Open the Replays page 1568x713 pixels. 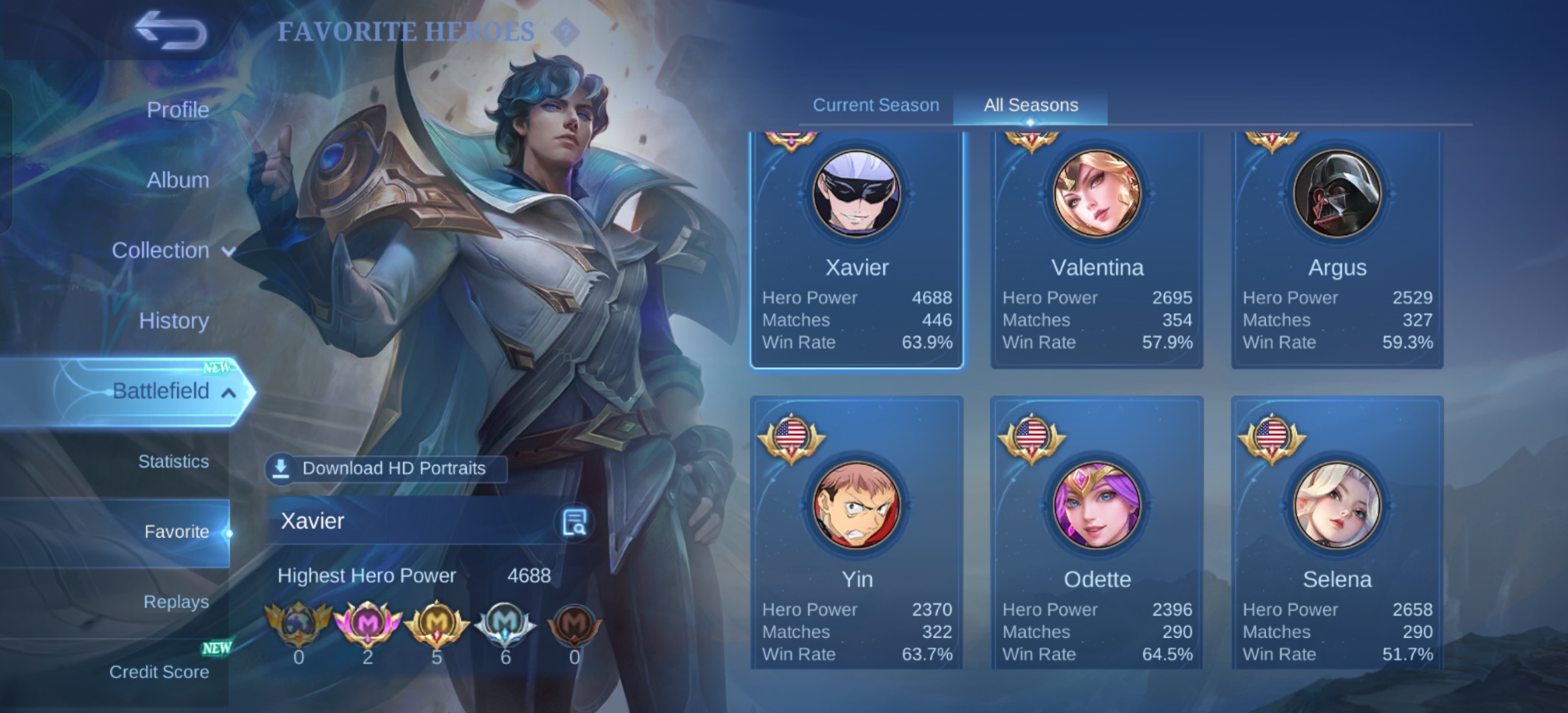(176, 602)
